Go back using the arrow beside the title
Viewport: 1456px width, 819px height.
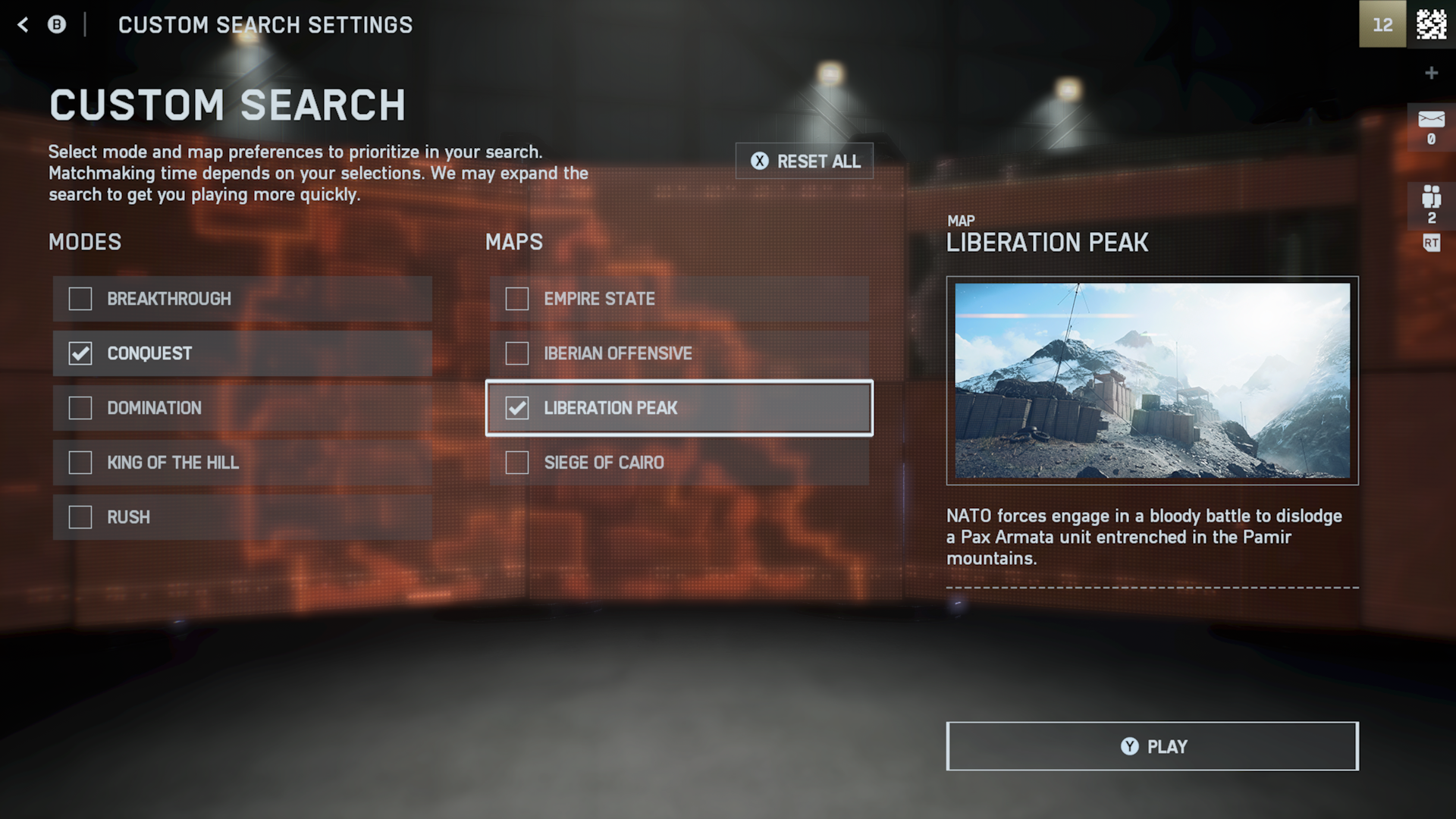24,25
